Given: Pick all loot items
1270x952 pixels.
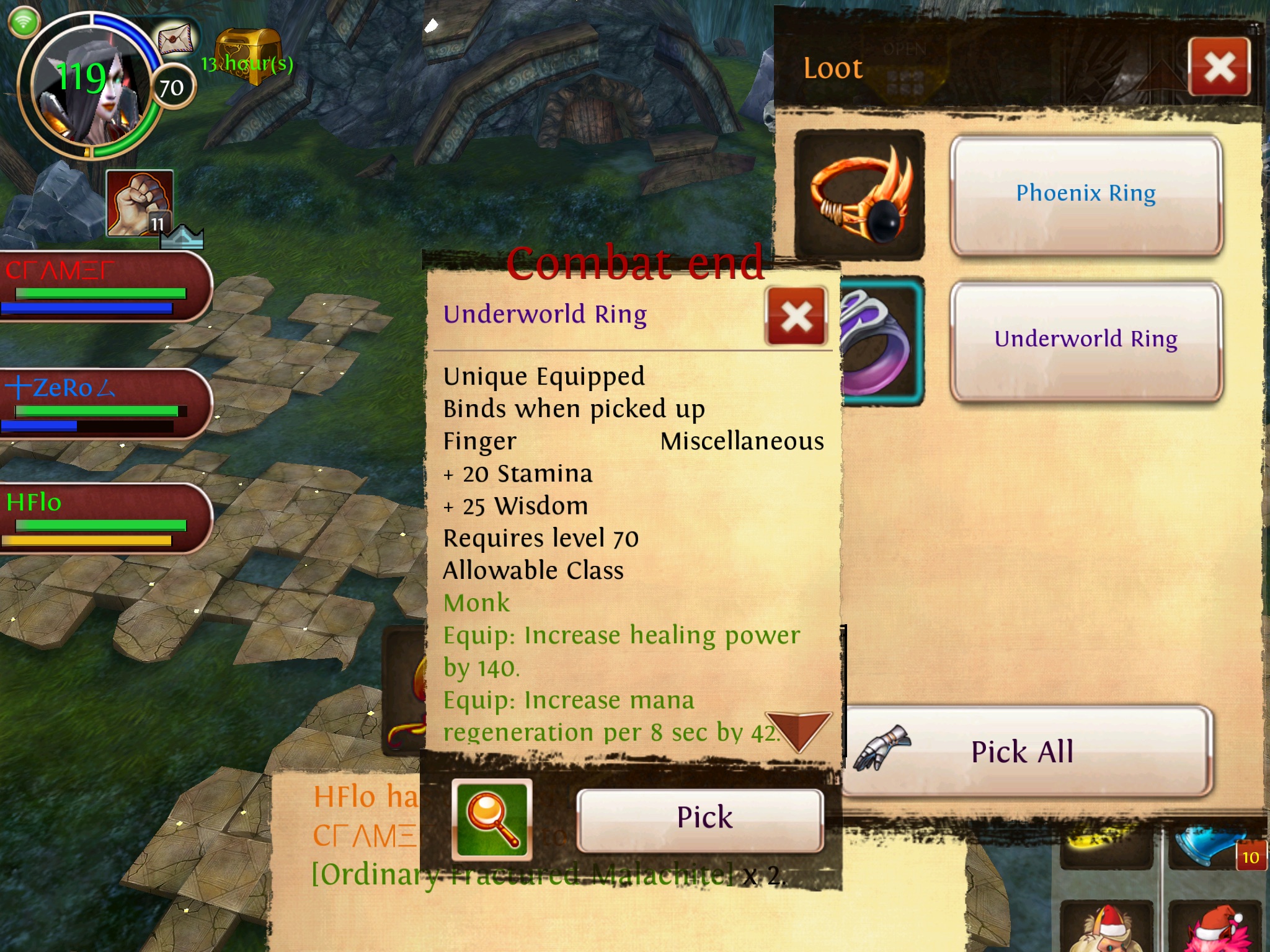Looking at the screenshot, I should [1023, 752].
